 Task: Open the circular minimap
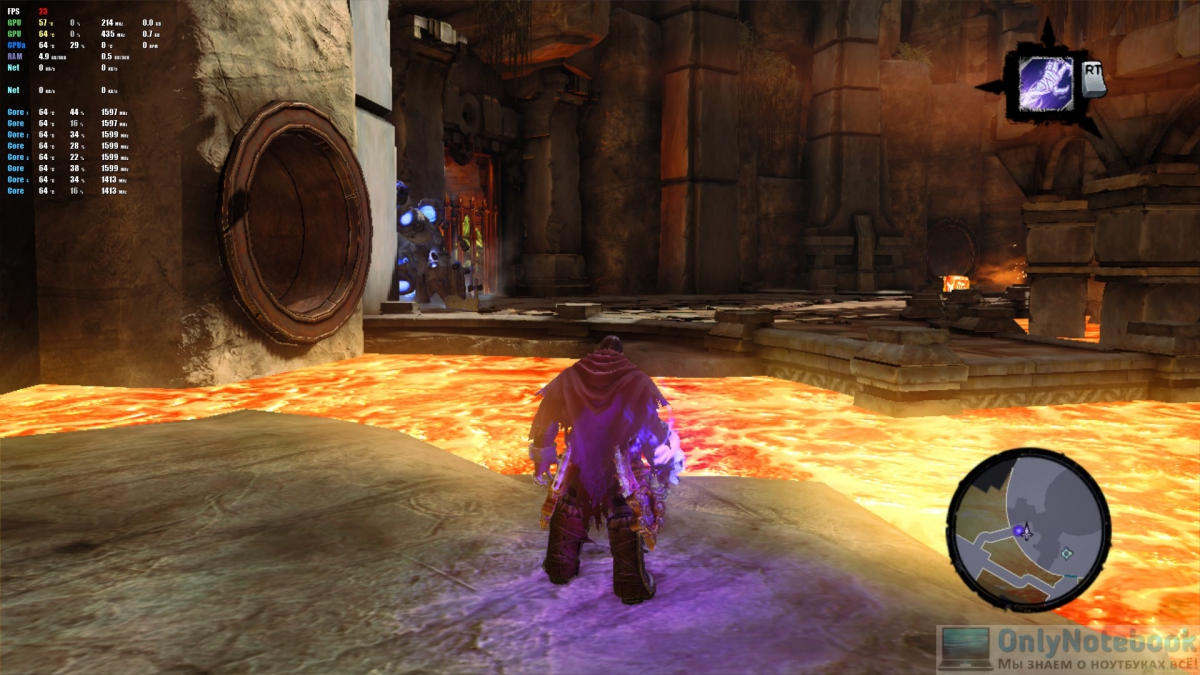1027,528
